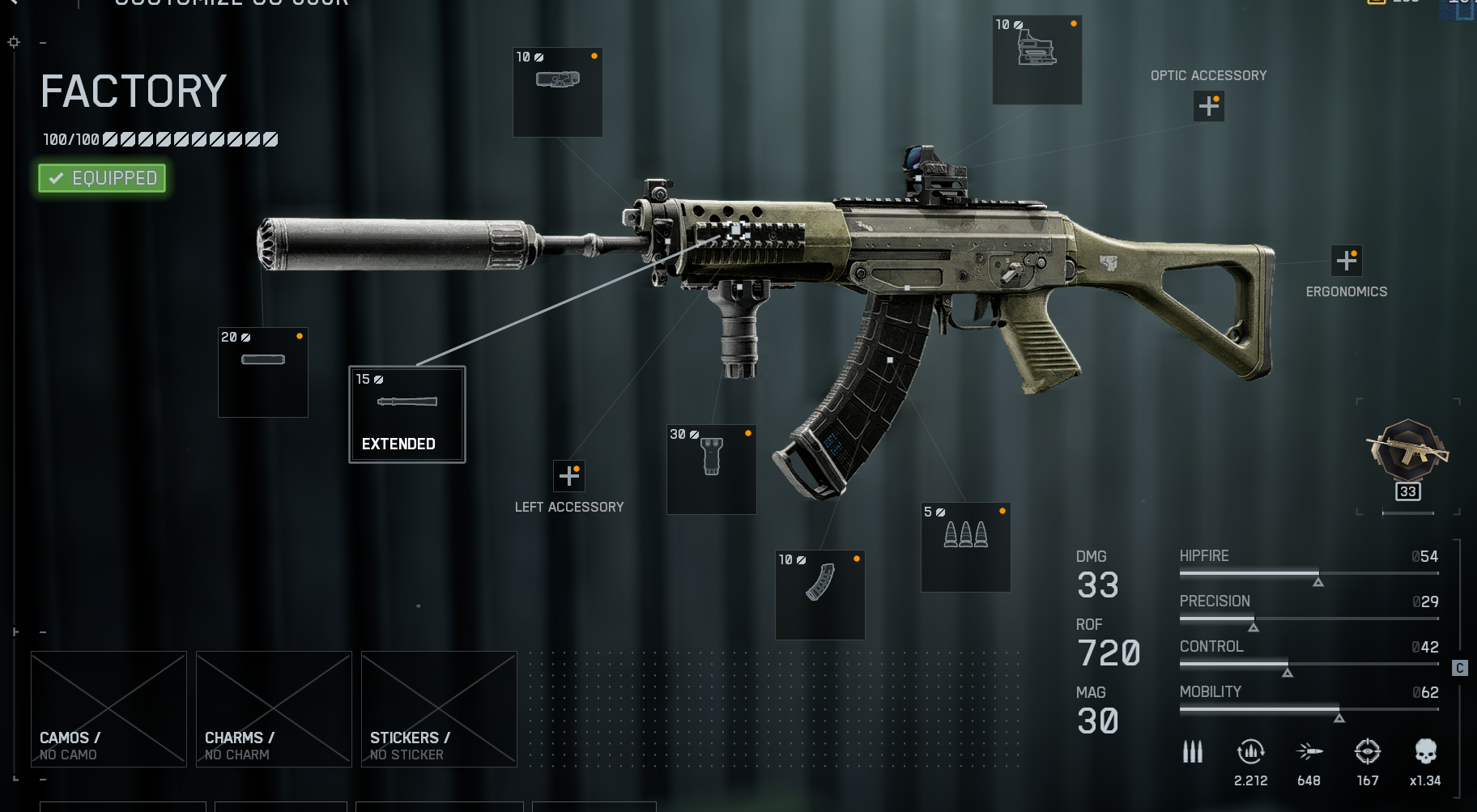This screenshot has width=1477, height=812.
Task: Select the vertical foregrip attachment slot
Action: click(x=711, y=470)
